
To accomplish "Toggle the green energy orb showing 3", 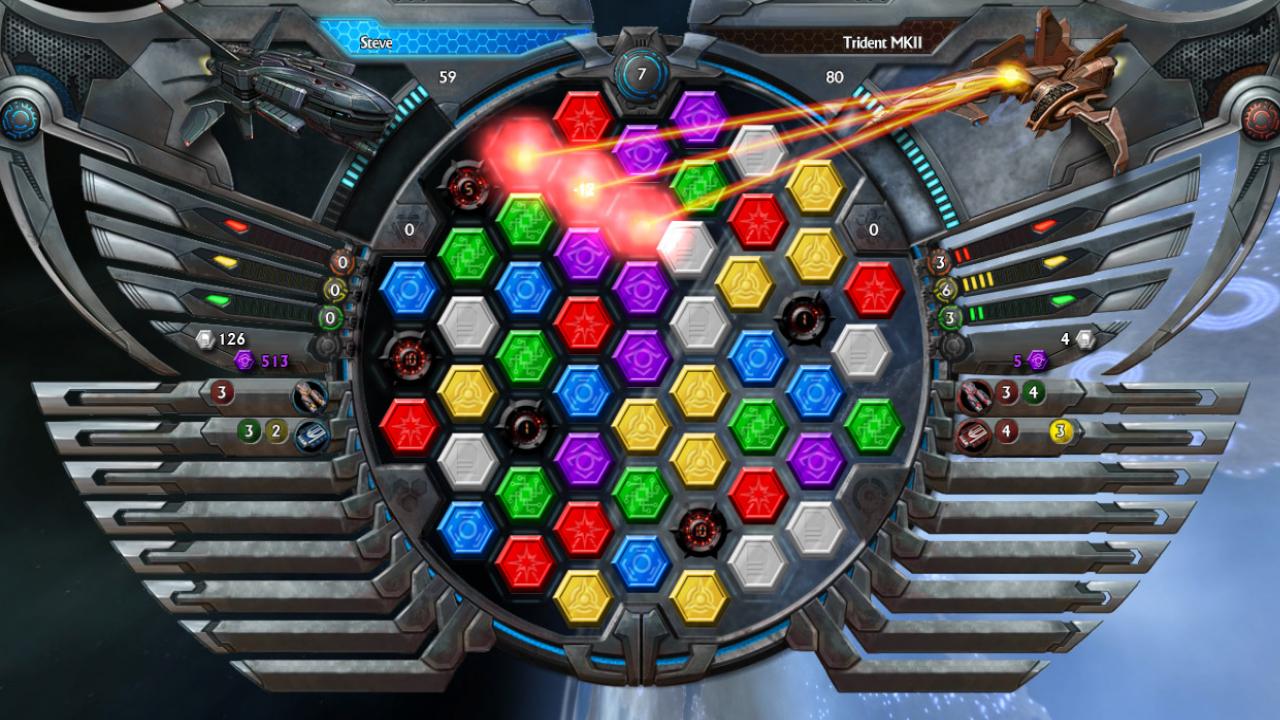I will [949, 317].
